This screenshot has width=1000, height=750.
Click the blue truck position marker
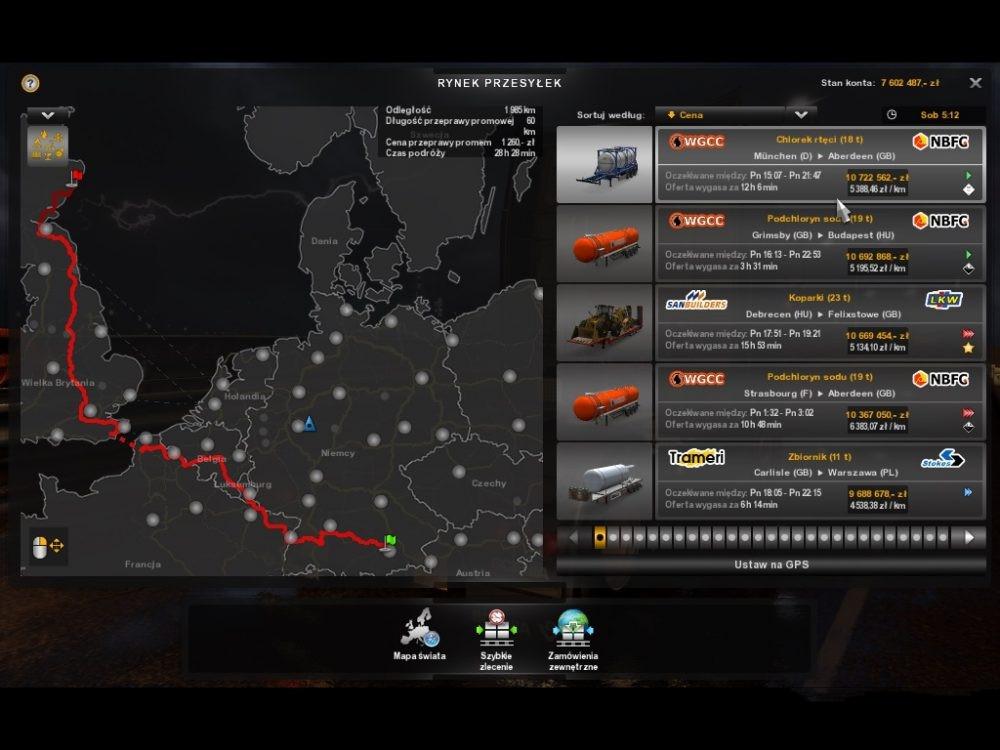point(309,424)
